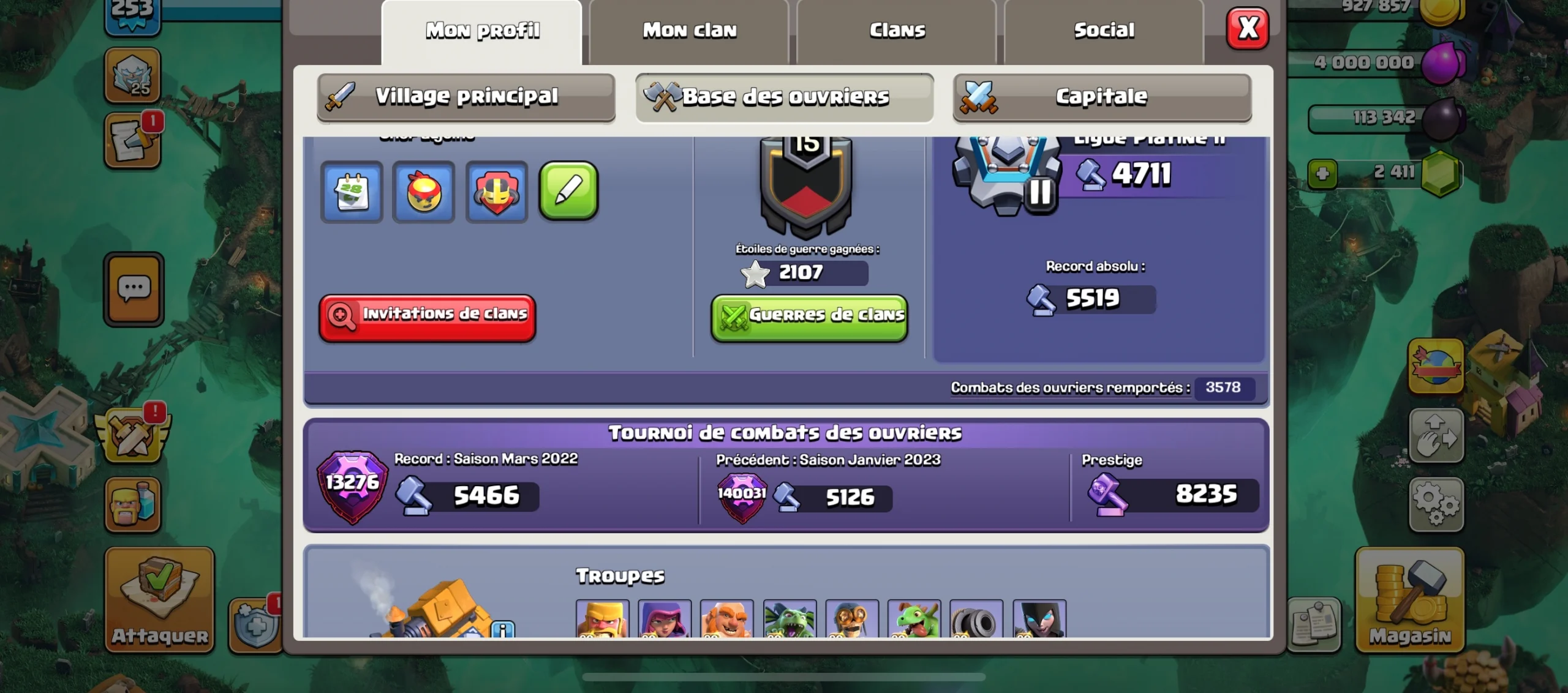The width and height of the screenshot is (1568, 693).
Task: Select the player headband badge icon
Action: 424,192
